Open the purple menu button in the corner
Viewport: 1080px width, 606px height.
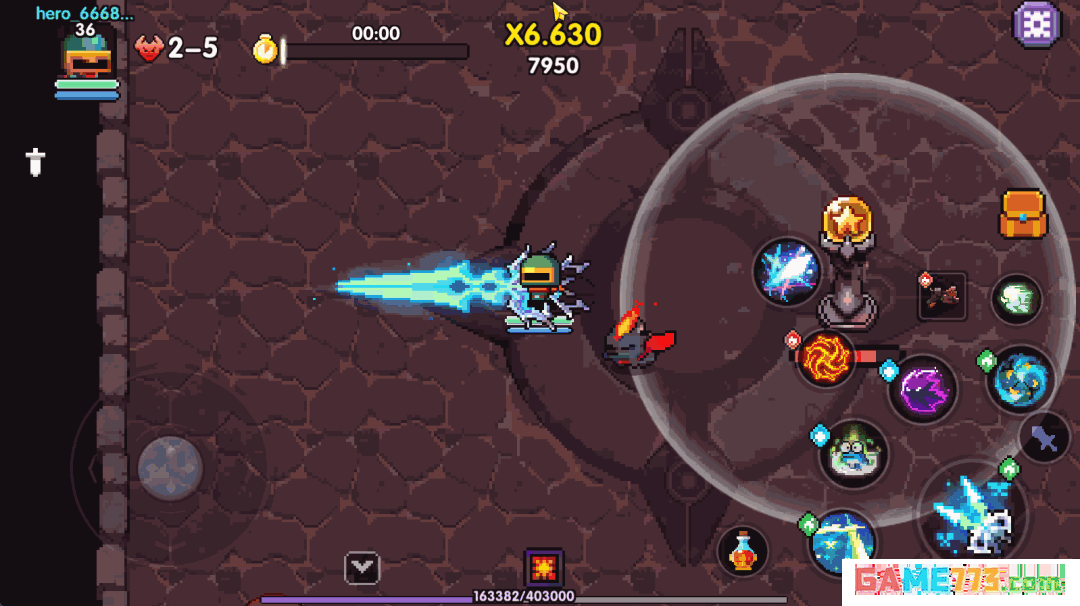click(1037, 23)
